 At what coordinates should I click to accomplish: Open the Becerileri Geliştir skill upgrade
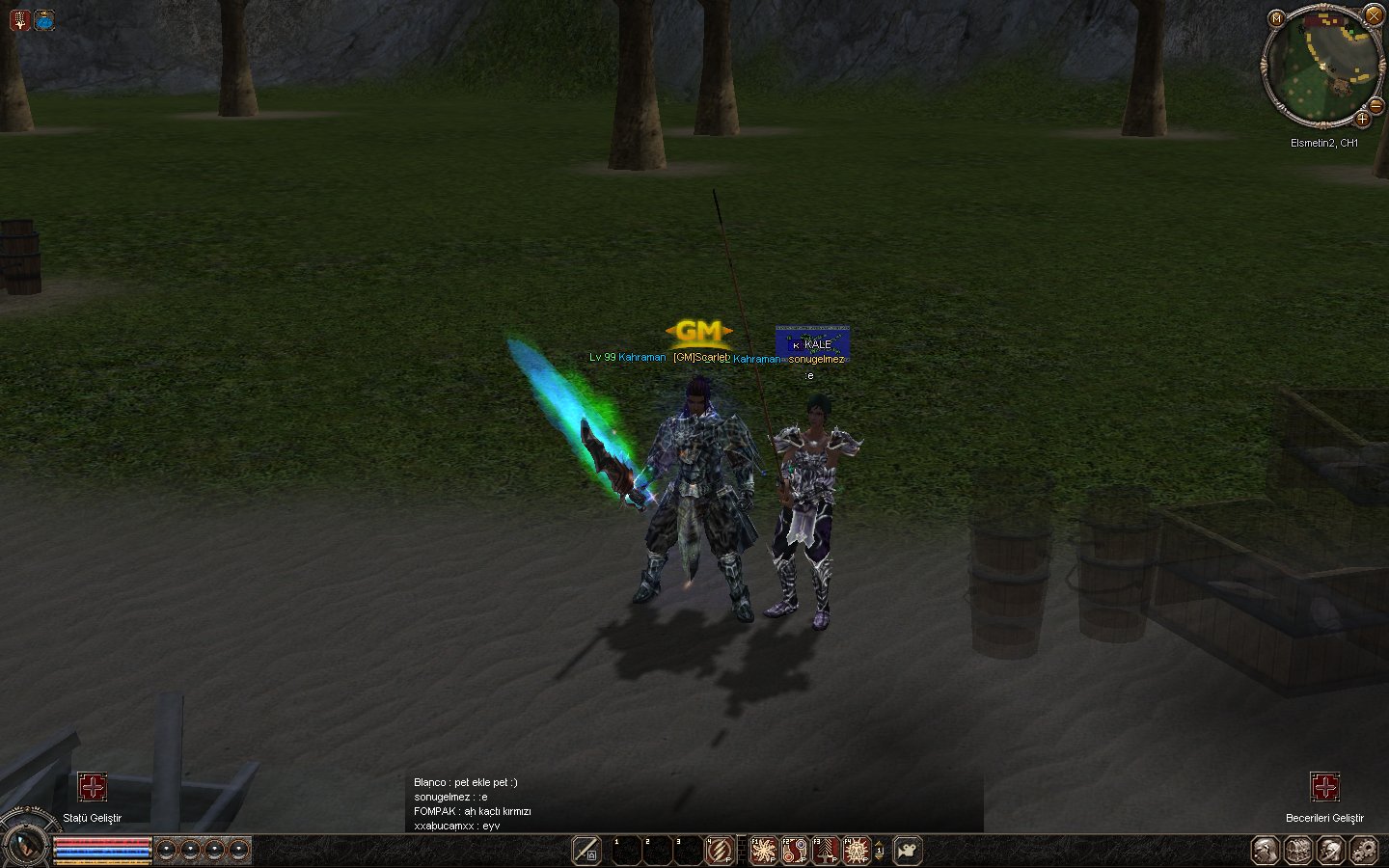click(x=1324, y=787)
